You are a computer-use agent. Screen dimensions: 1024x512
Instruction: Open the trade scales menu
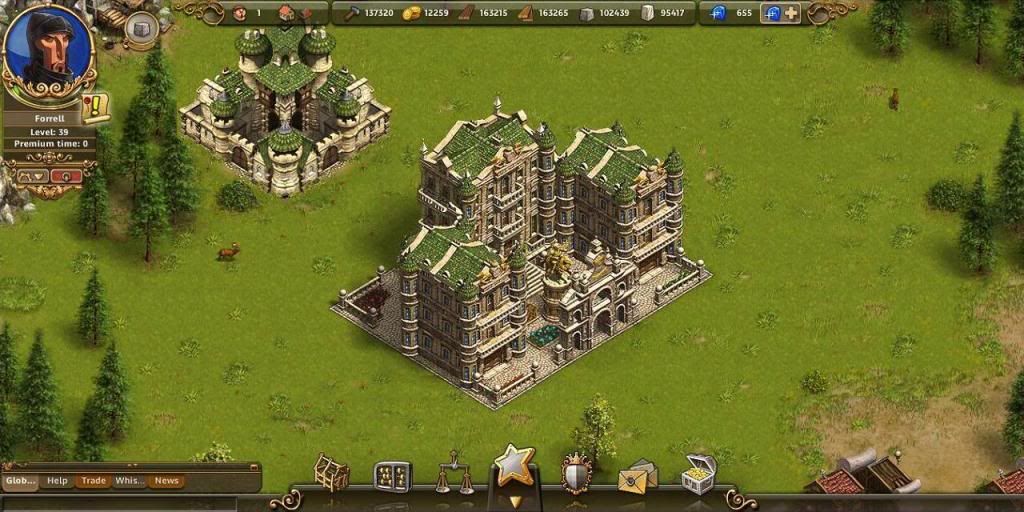pos(453,473)
